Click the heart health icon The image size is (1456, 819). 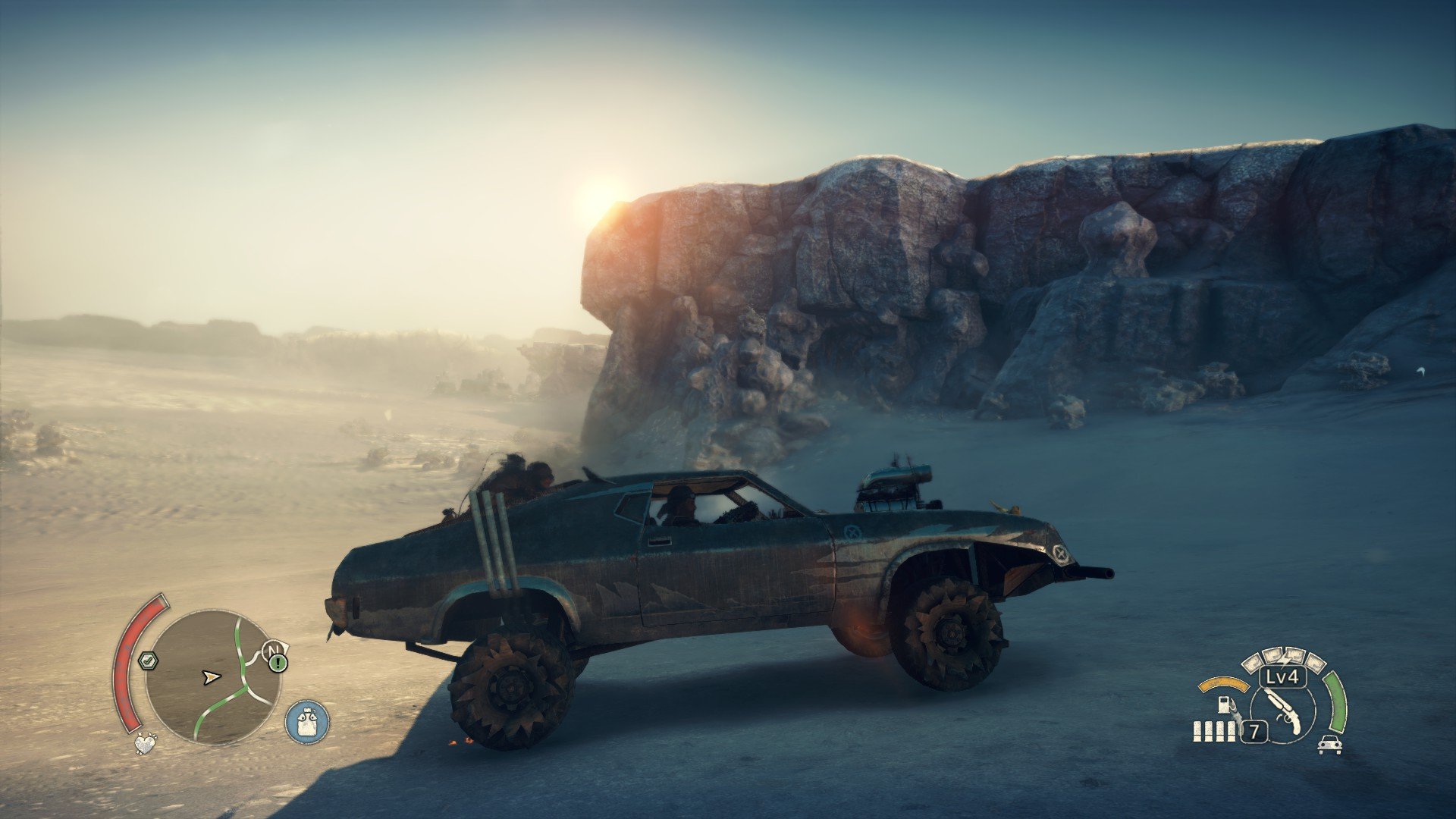click(x=145, y=743)
